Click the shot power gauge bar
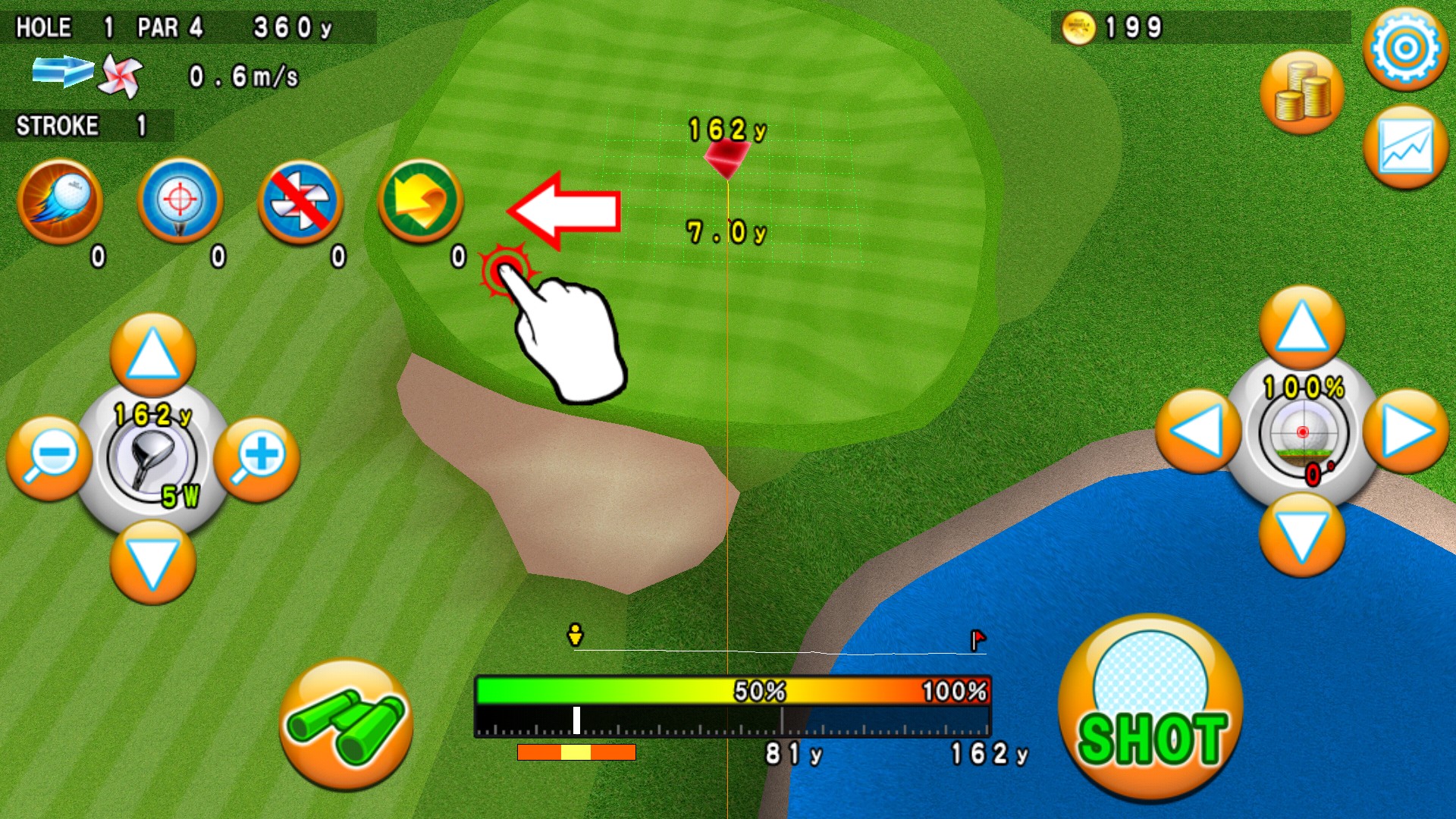Viewport: 1456px width, 819px height. click(x=733, y=707)
